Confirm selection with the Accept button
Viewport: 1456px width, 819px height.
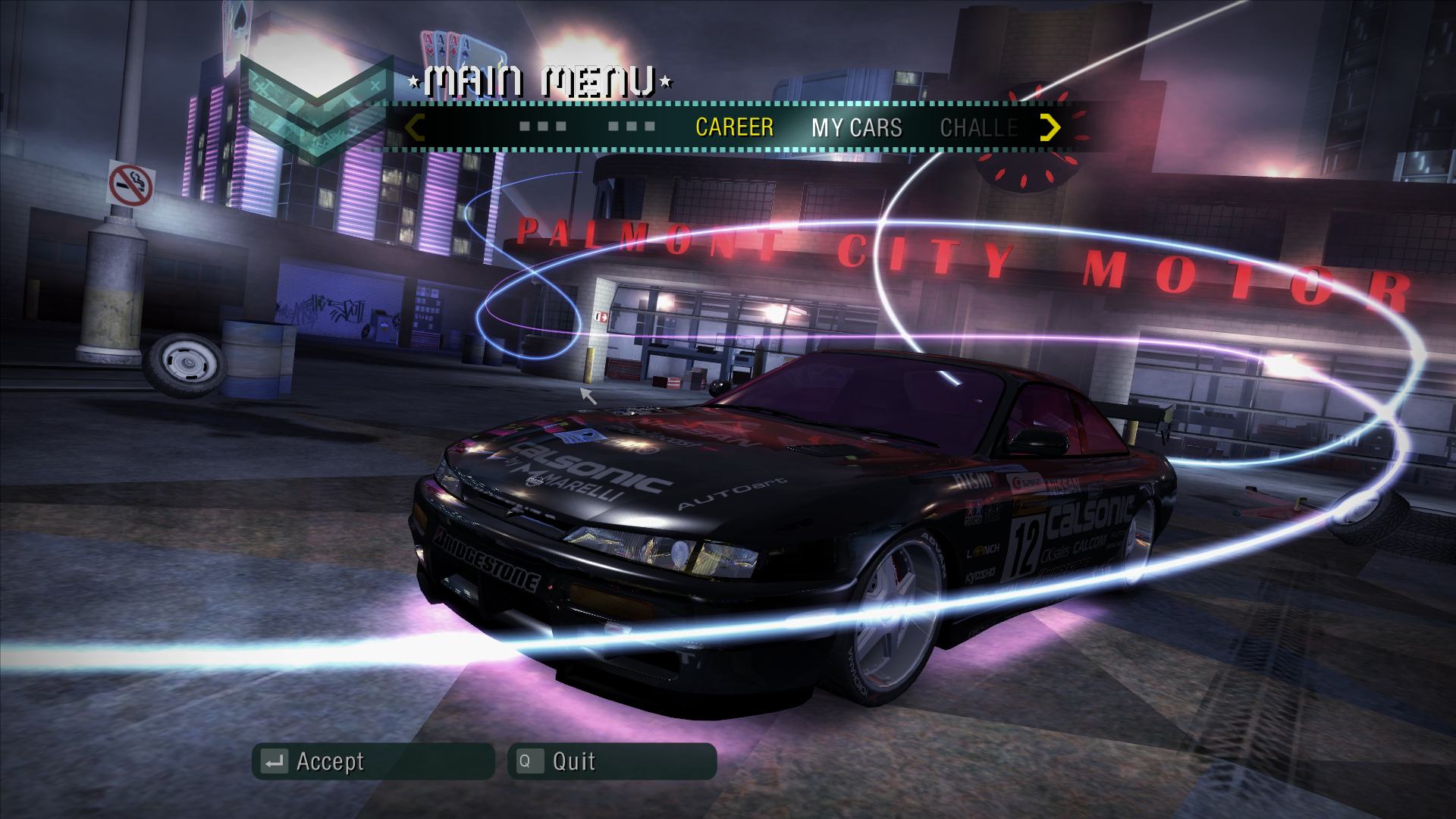point(373,761)
